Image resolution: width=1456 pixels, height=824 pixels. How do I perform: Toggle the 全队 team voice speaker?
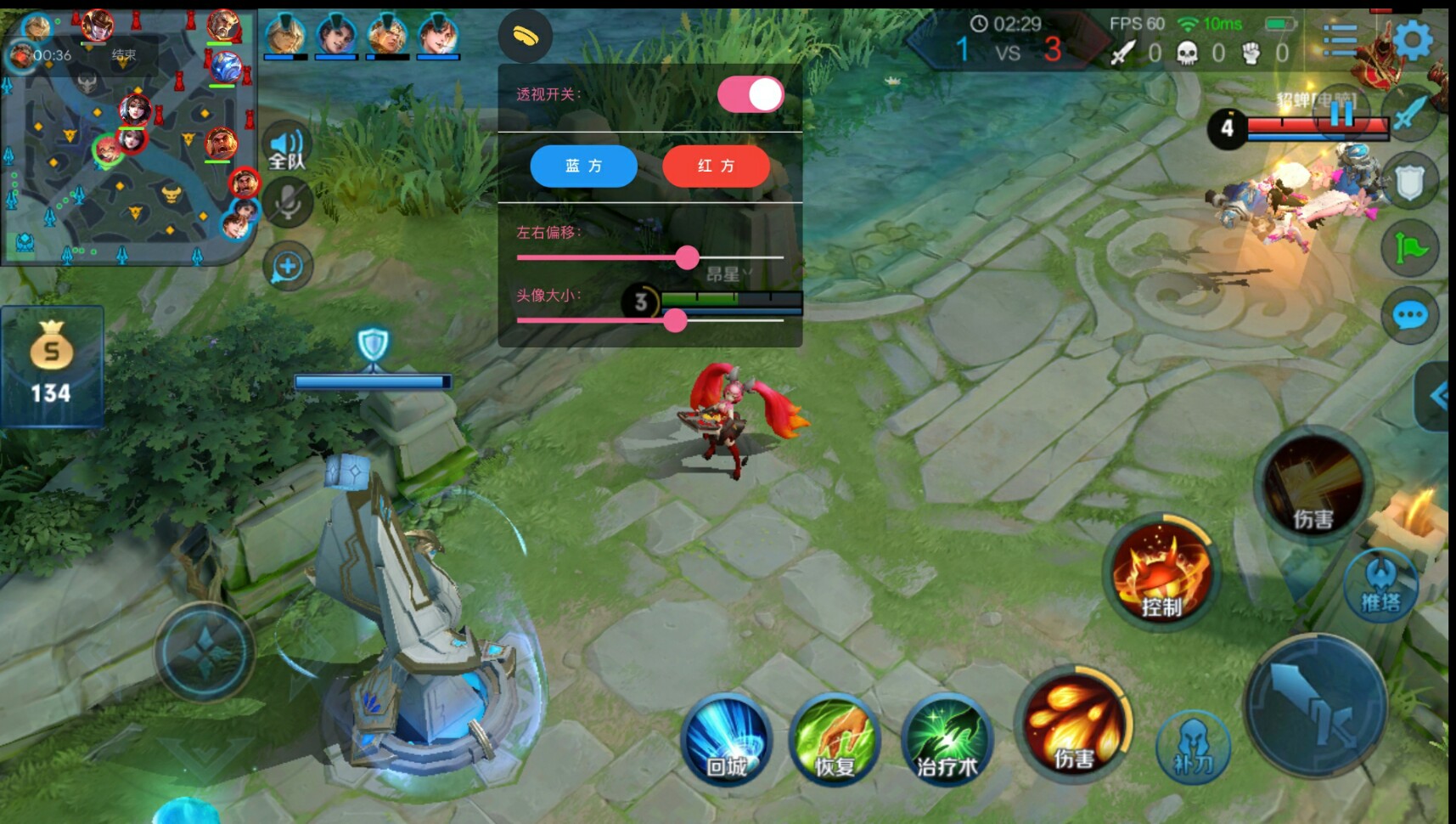(x=287, y=148)
